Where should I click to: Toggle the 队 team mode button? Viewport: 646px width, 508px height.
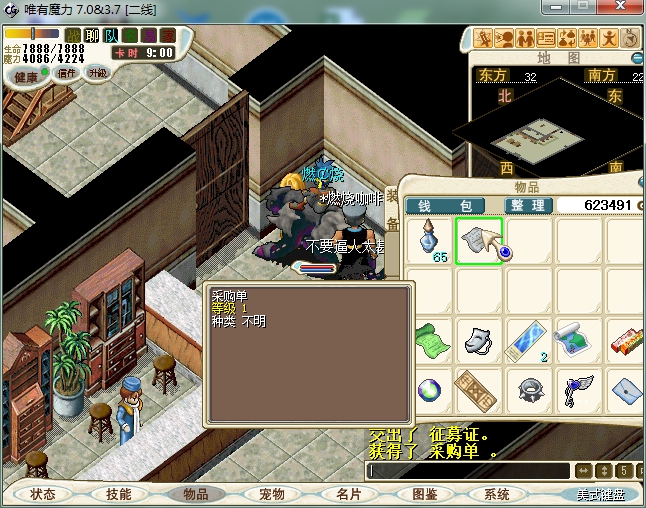coord(109,36)
